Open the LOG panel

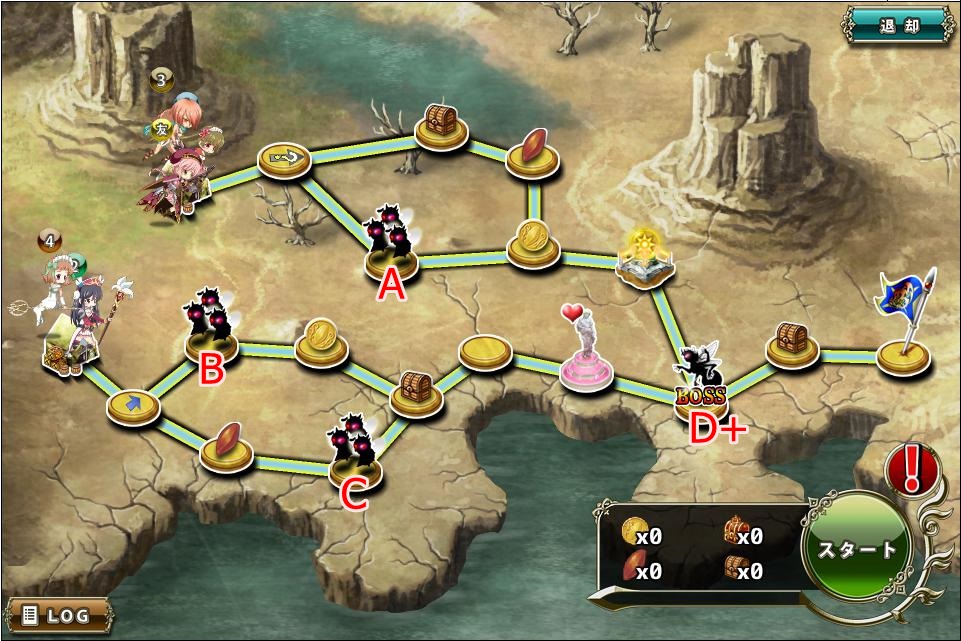tap(57, 614)
